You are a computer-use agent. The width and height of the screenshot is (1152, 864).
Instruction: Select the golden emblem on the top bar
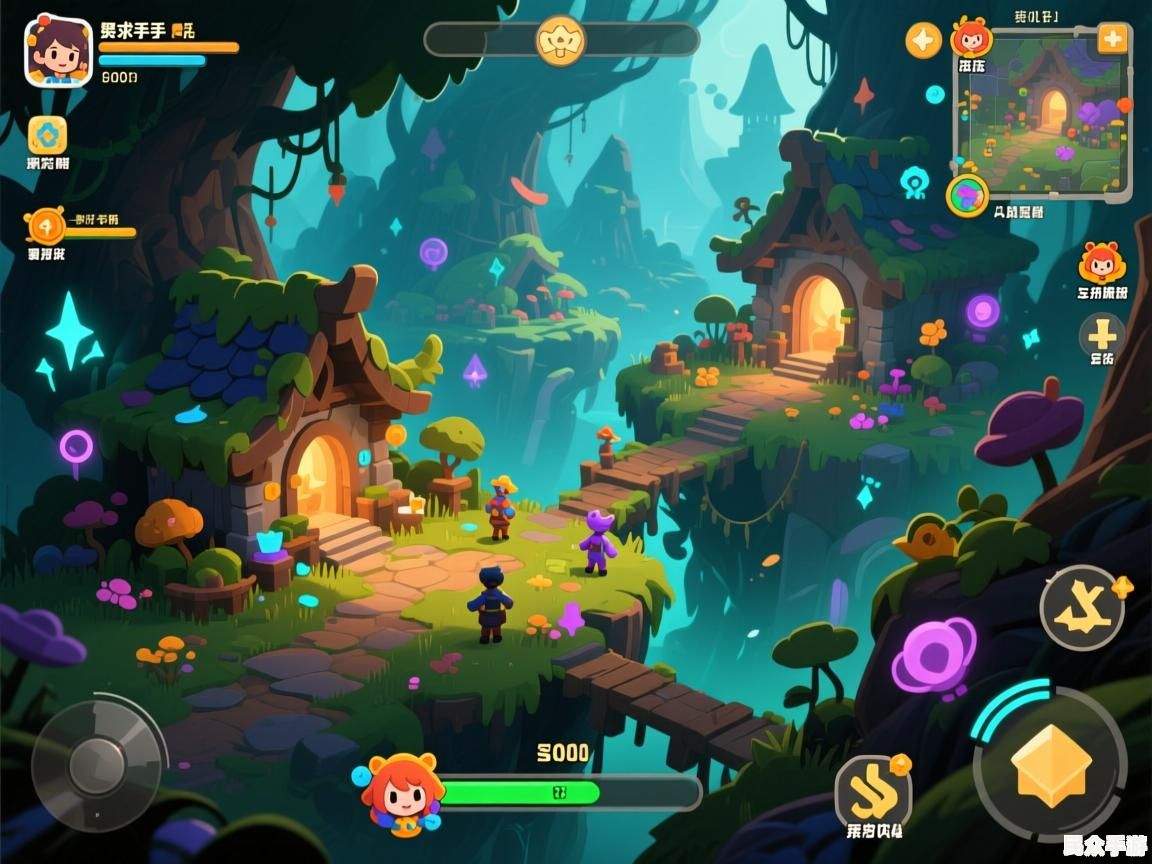pos(561,40)
